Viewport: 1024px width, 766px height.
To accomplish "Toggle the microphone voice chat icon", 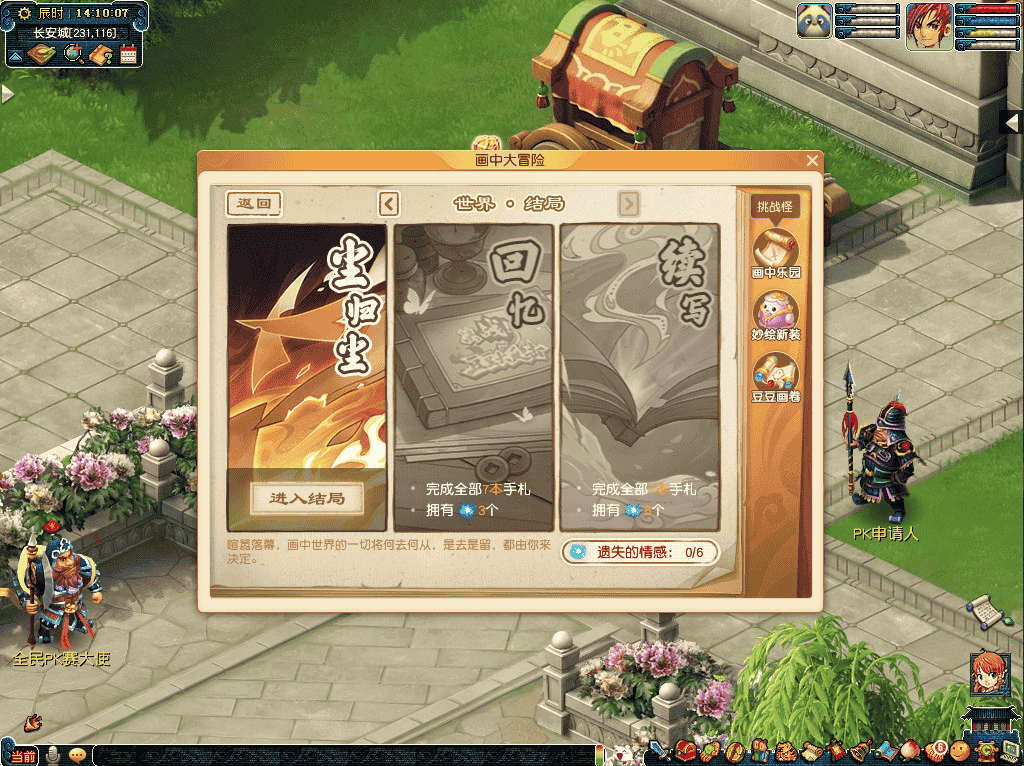I will [x=51, y=756].
